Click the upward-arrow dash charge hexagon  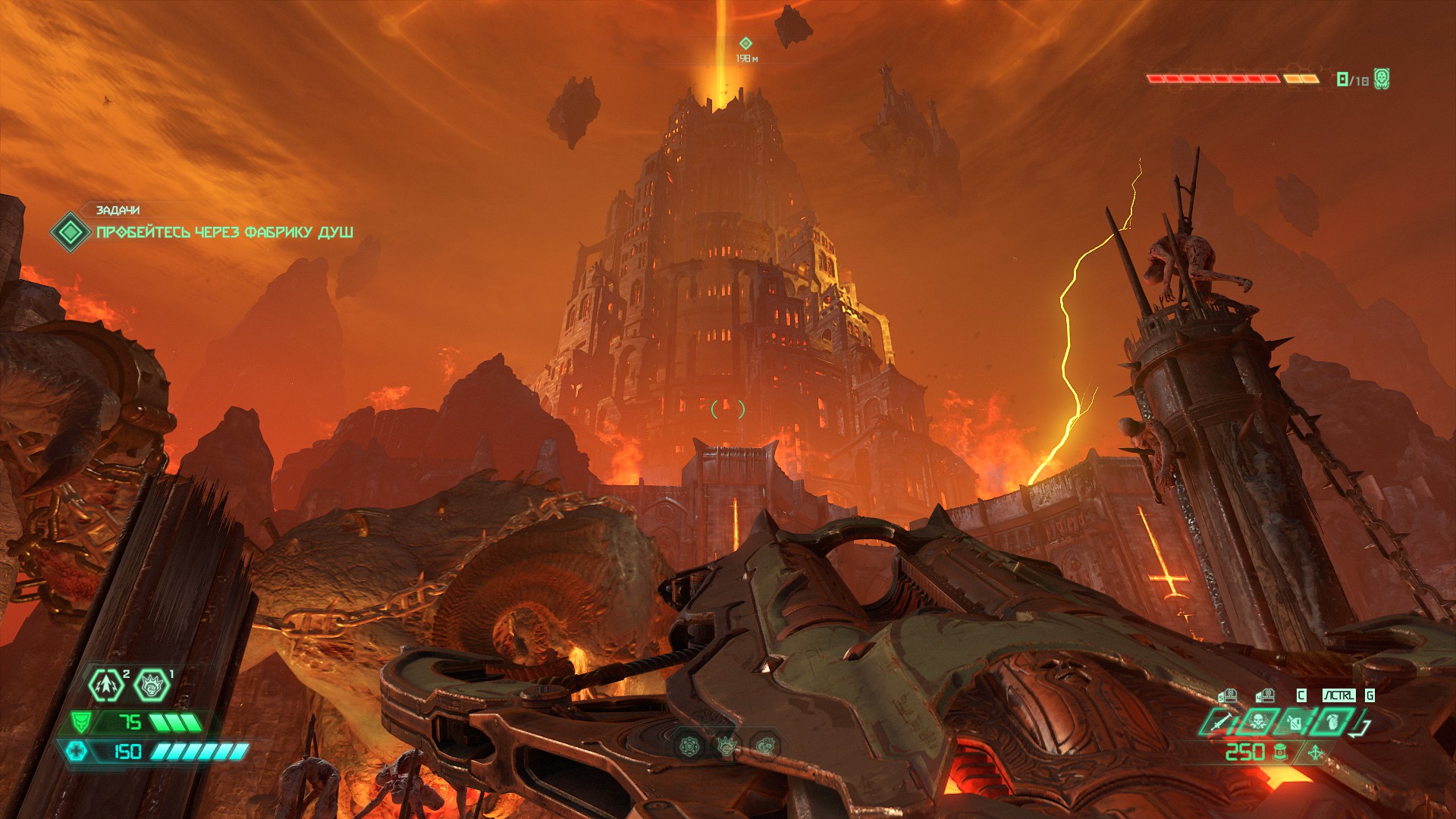(x=106, y=686)
